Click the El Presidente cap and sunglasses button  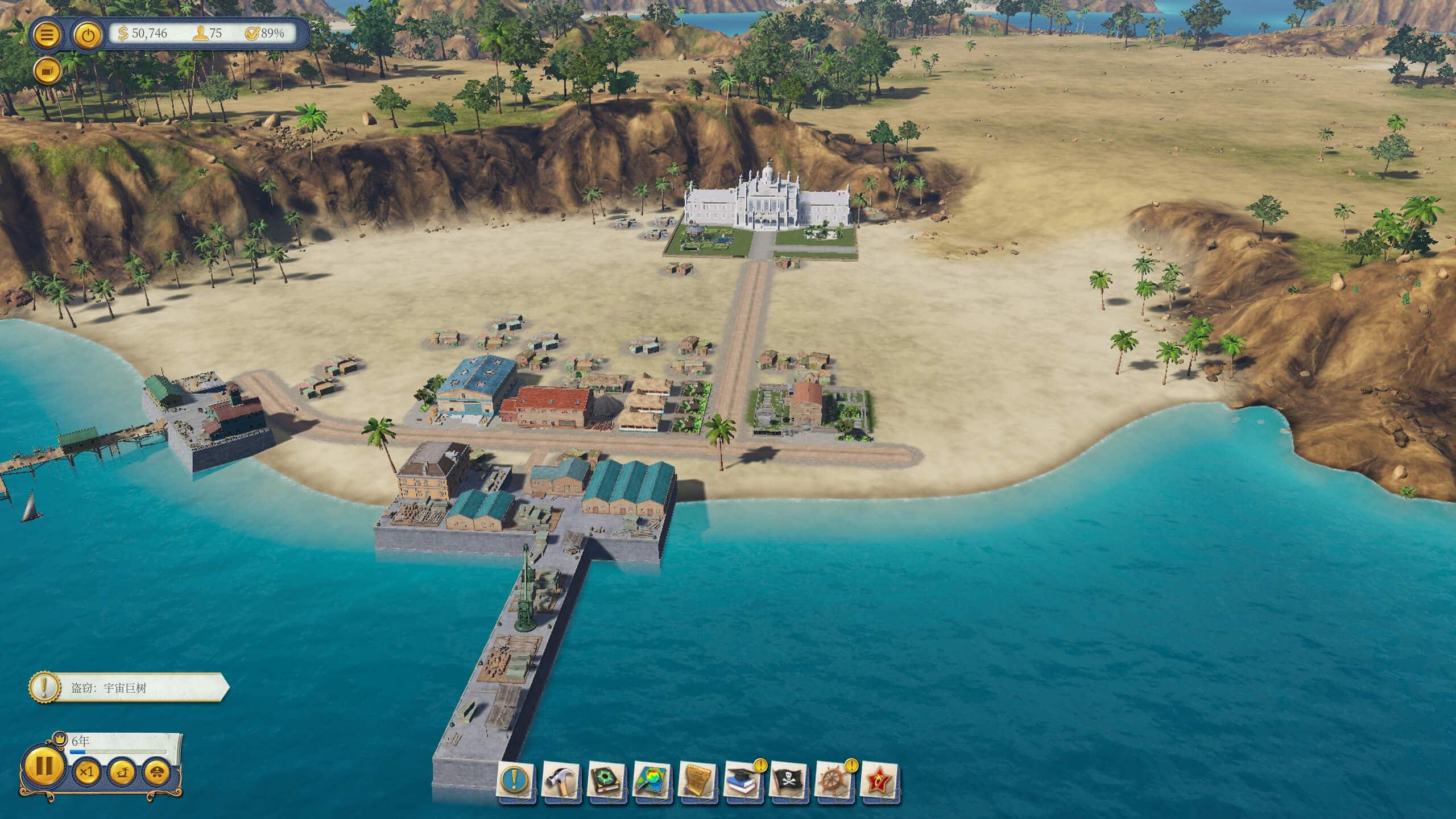pyautogui.click(x=156, y=772)
